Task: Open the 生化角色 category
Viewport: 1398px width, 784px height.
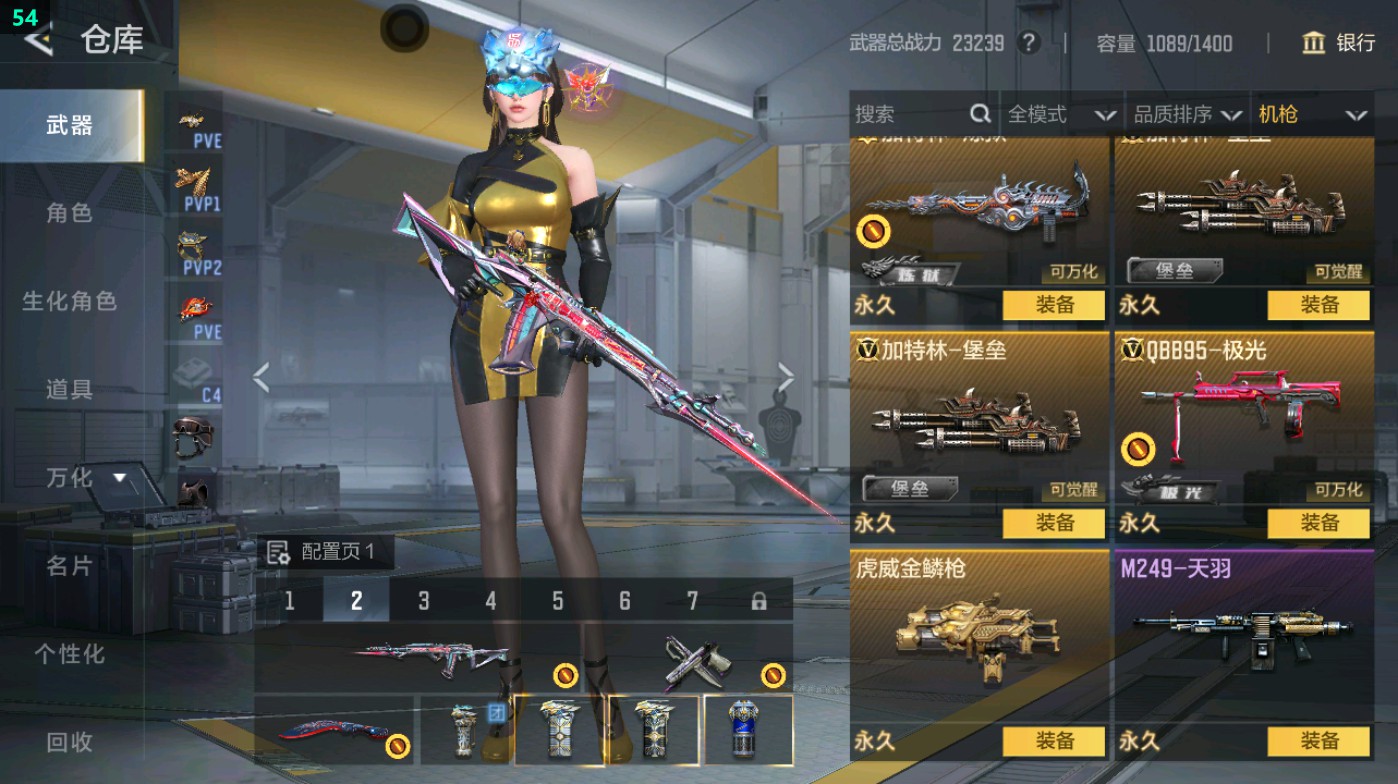Action: [x=69, y=301]
